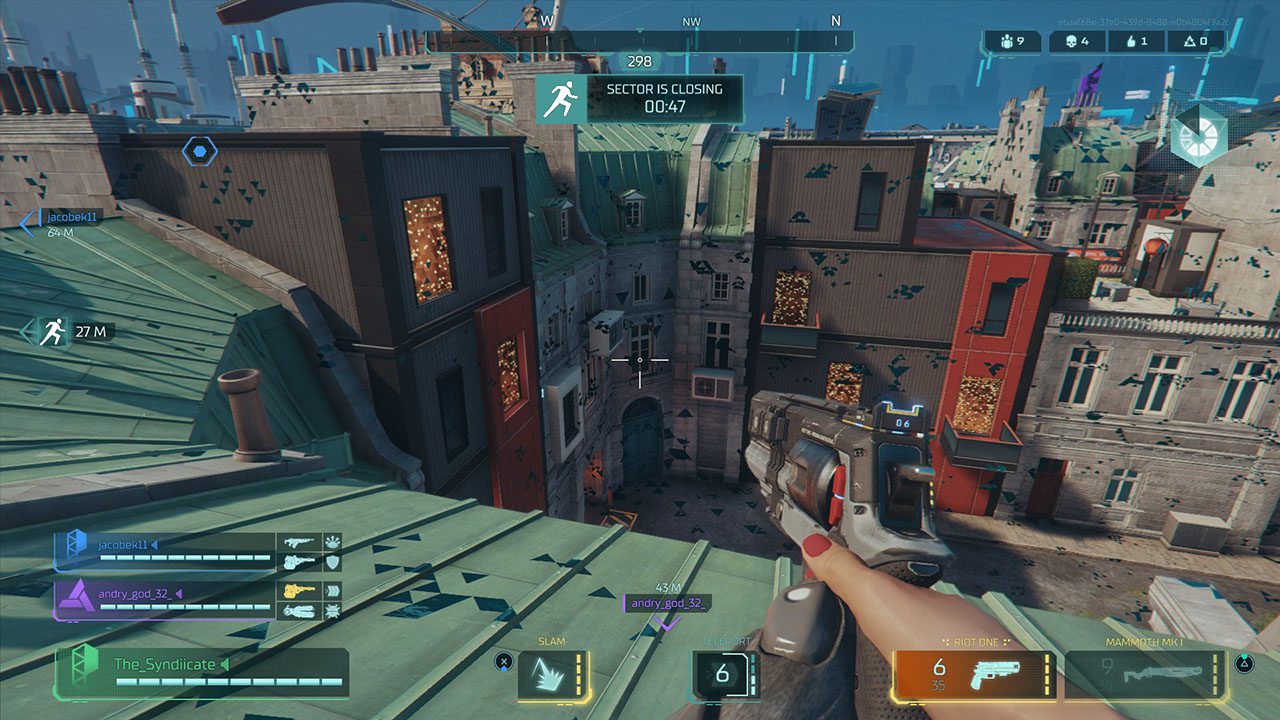
Task: Activate the Slam hack ability
Action: (x=553, y=675)
